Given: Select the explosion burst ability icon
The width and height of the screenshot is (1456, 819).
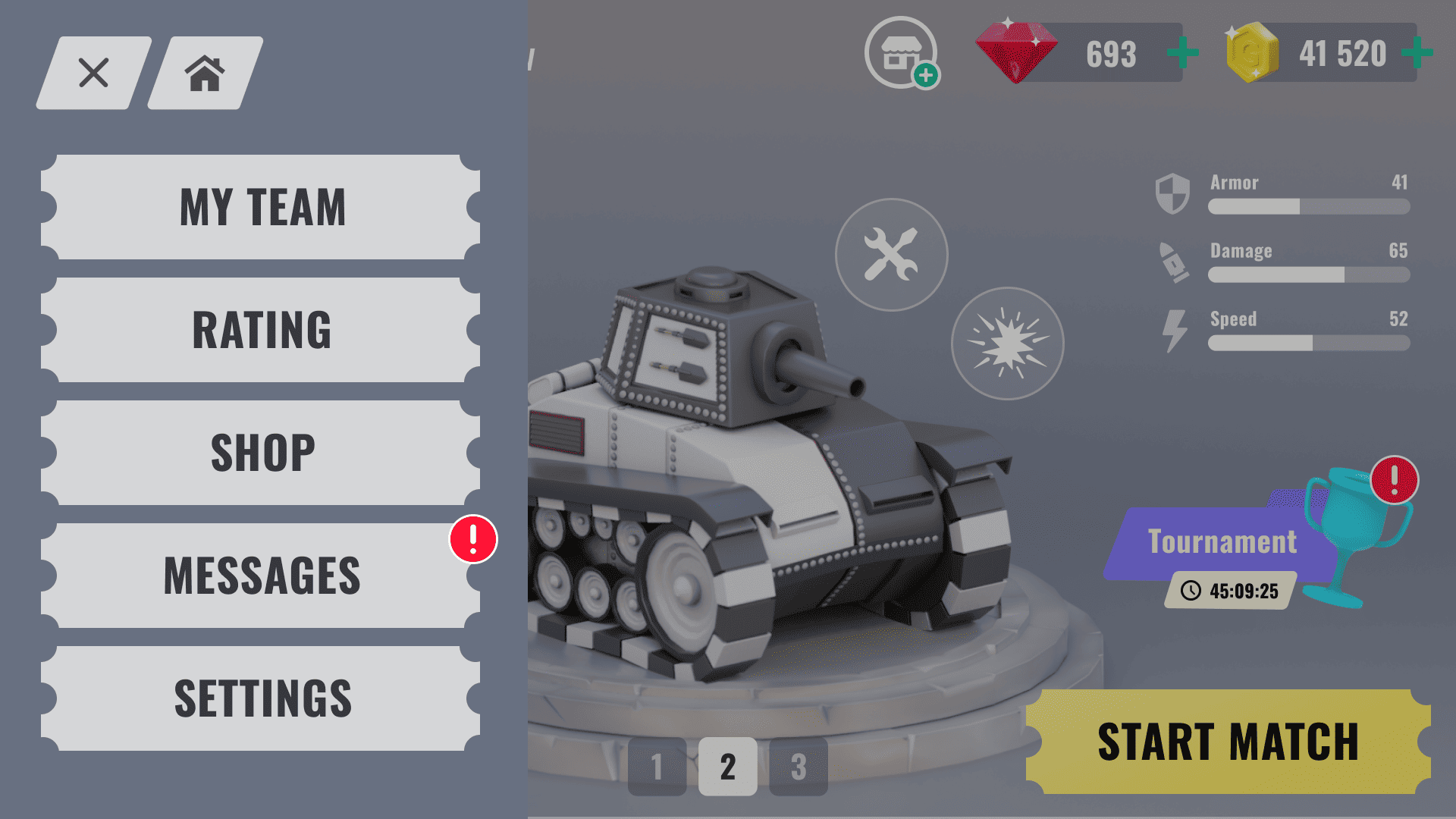Looking at the screenshot, I should [x=1007, y=344].
